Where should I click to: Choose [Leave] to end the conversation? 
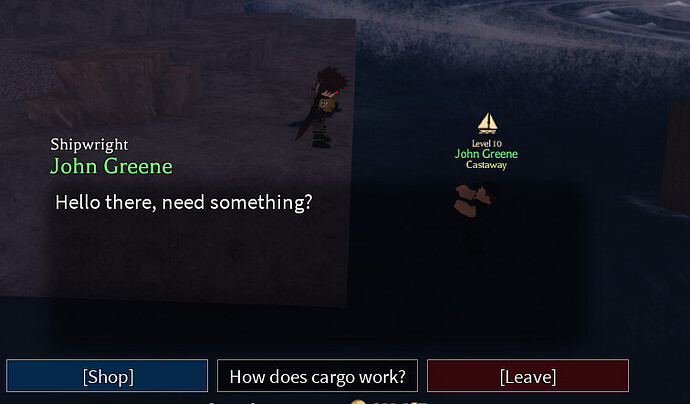click(527, 376)
